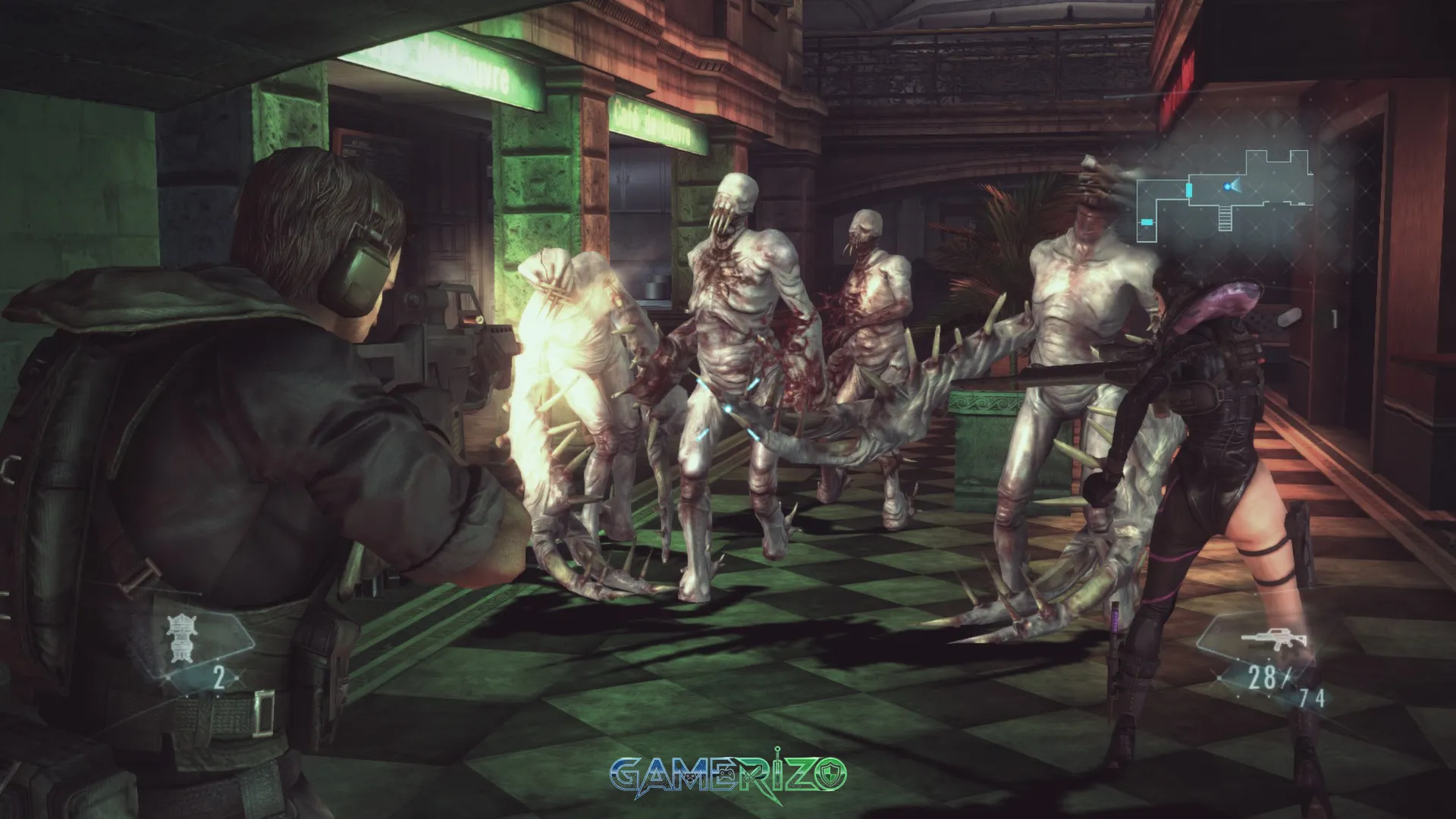
Task: Select the cyan door marker on the minimap
Action: 1189,189
